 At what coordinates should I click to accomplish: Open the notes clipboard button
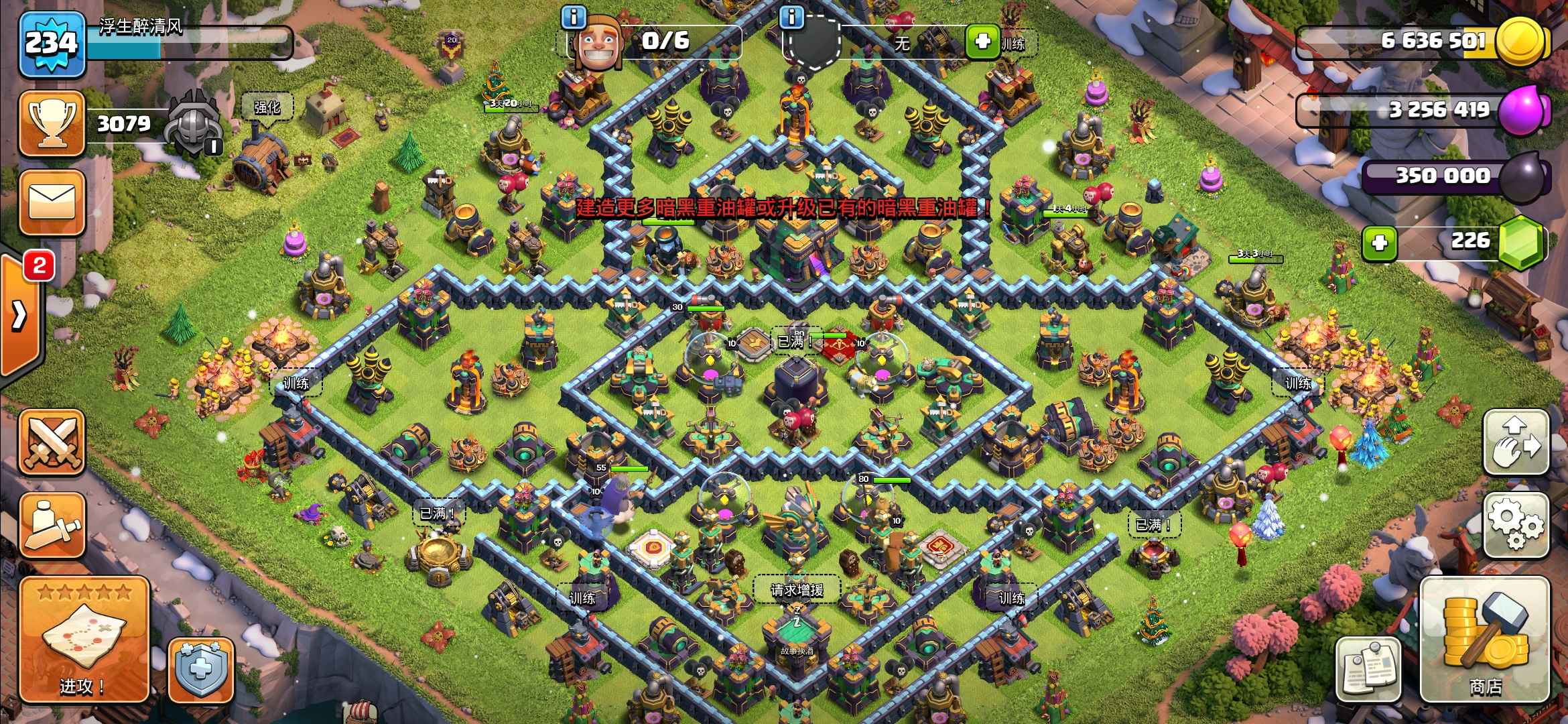1368,668
